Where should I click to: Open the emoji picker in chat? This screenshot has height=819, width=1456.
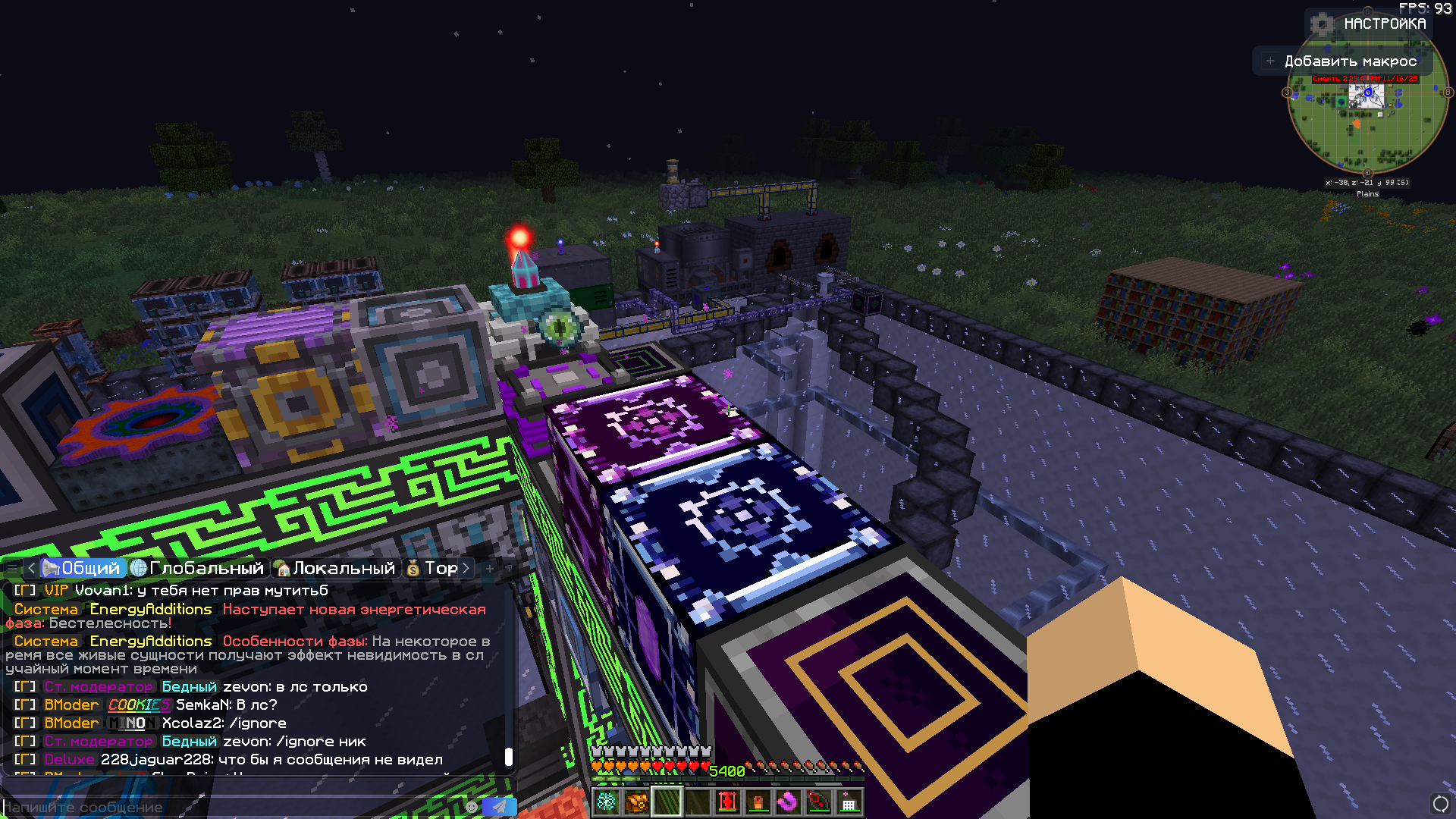point(472,807)
